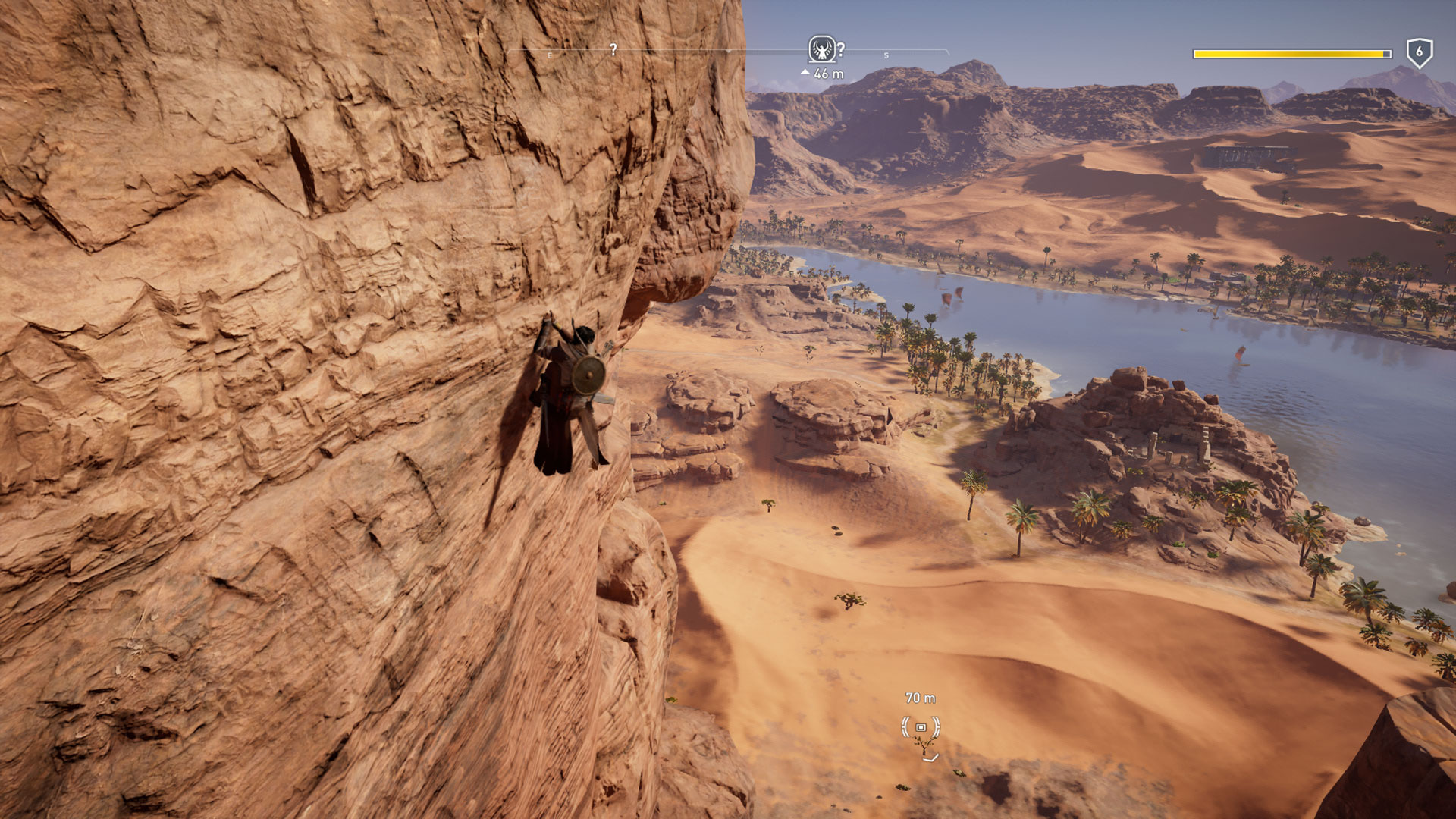
Task: Click the S cardinal letter on the compass
Action: [886, 55]
